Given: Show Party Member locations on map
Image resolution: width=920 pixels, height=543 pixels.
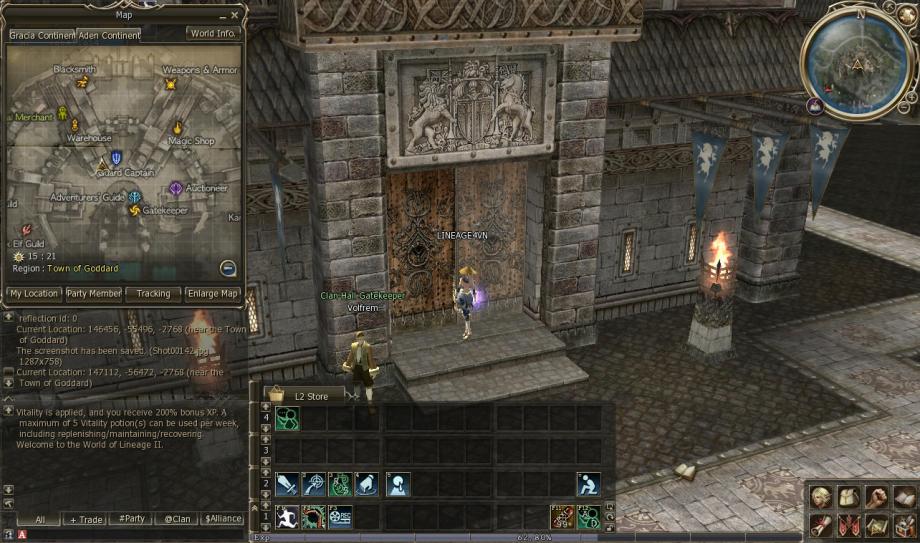Looking at the screenshot, I should coord(94,294).
